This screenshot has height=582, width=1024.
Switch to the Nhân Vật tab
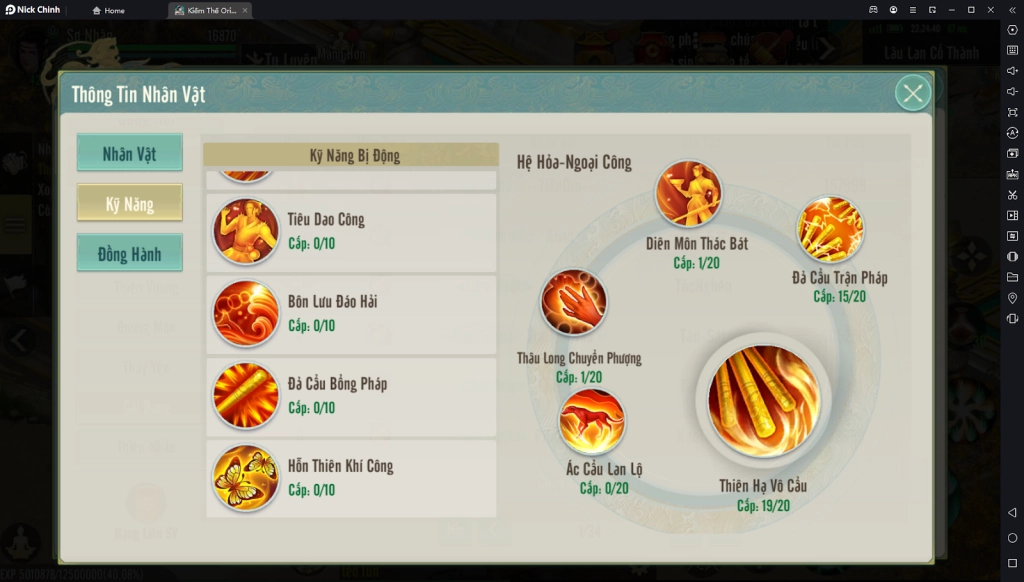pyautogui.click(x=130, y=154)
